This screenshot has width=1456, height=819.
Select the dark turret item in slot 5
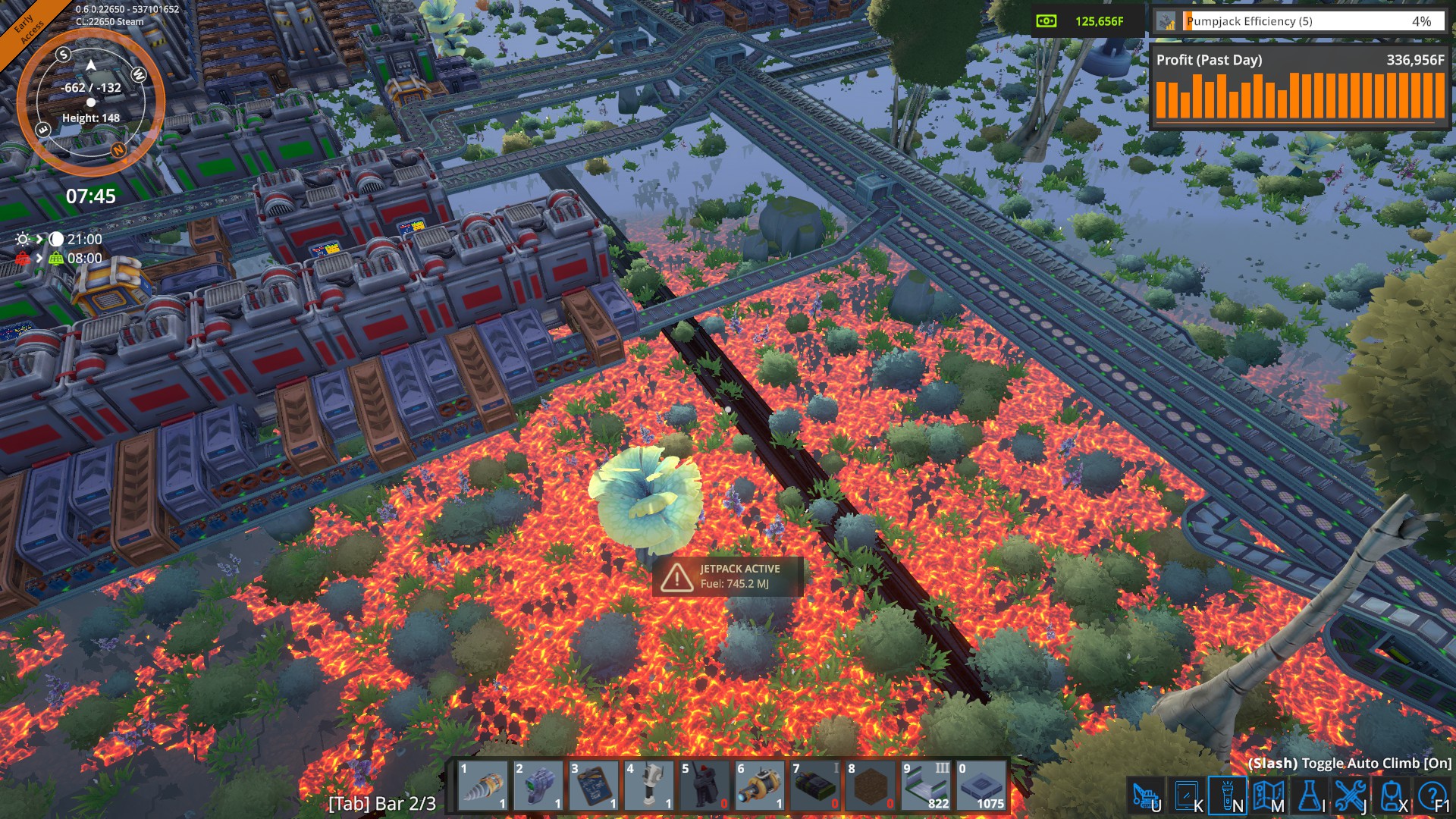tap(704, 786)
